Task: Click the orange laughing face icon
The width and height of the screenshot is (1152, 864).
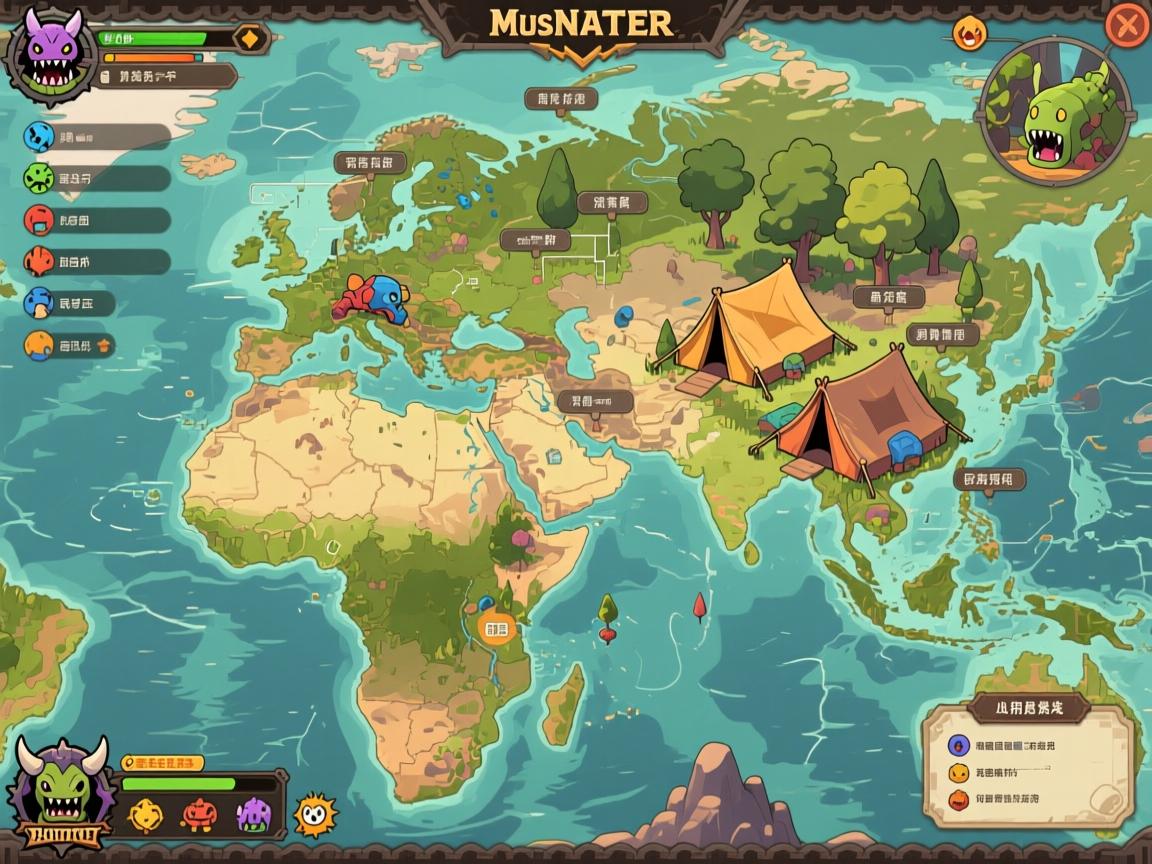Action: [968, 35]
